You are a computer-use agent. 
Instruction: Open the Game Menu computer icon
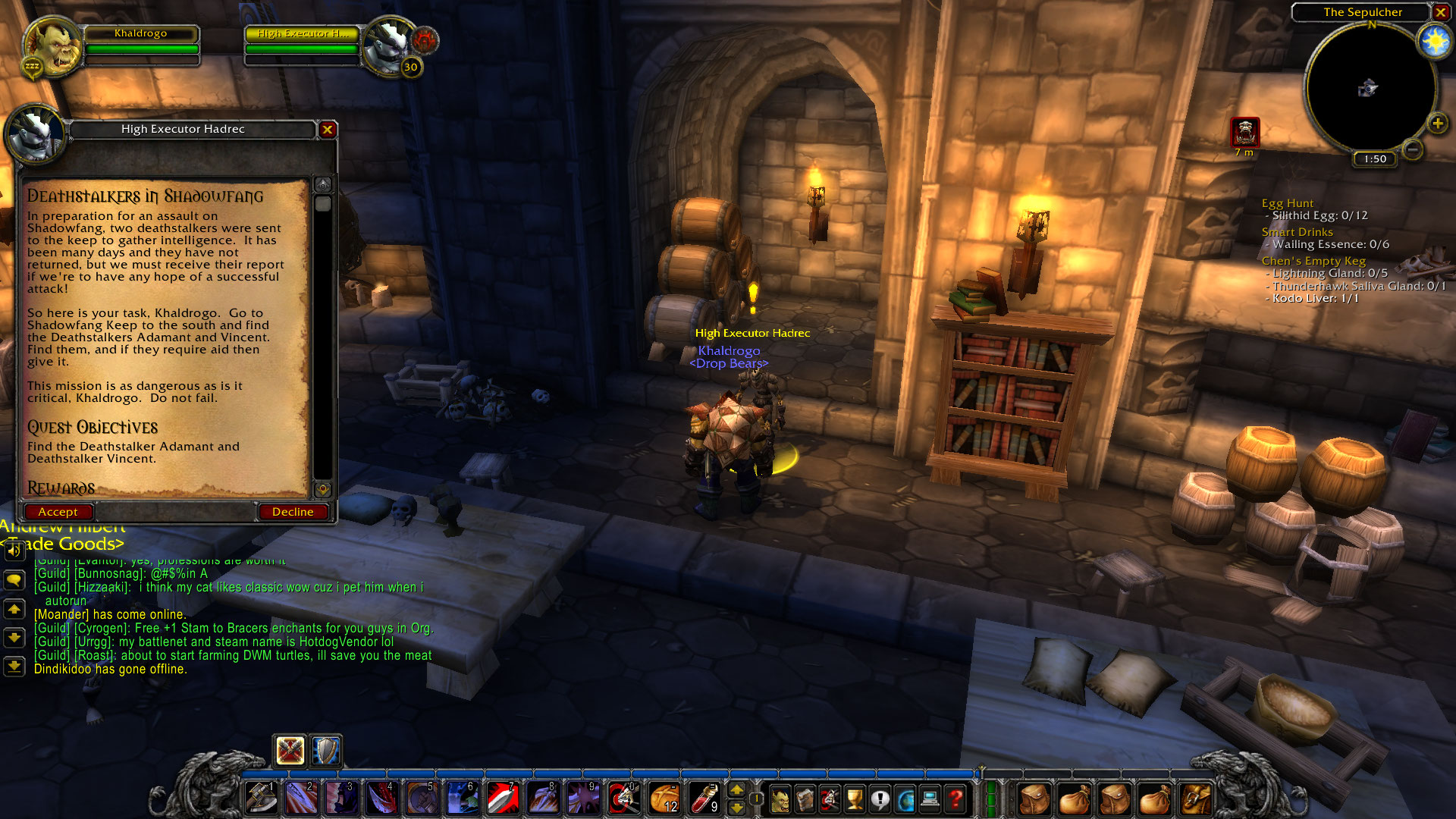pos(930,798)
